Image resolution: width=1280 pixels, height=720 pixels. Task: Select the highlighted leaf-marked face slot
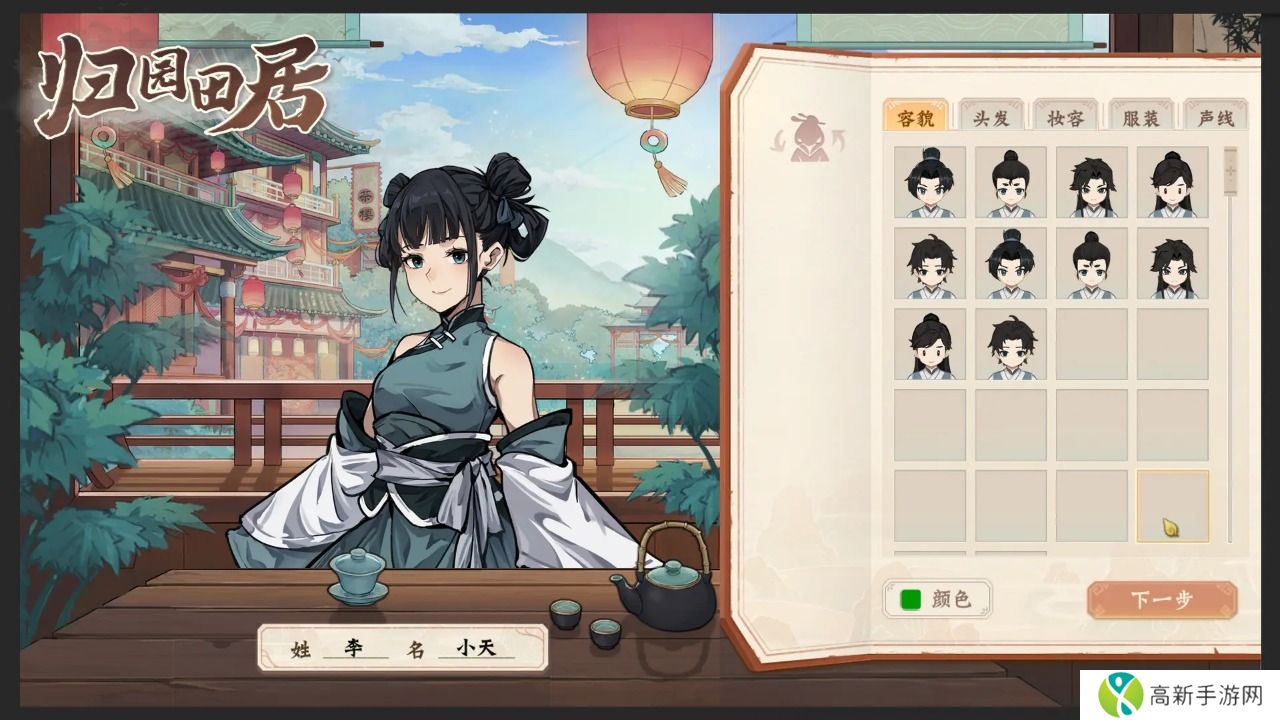click(x=1172, y=508)
